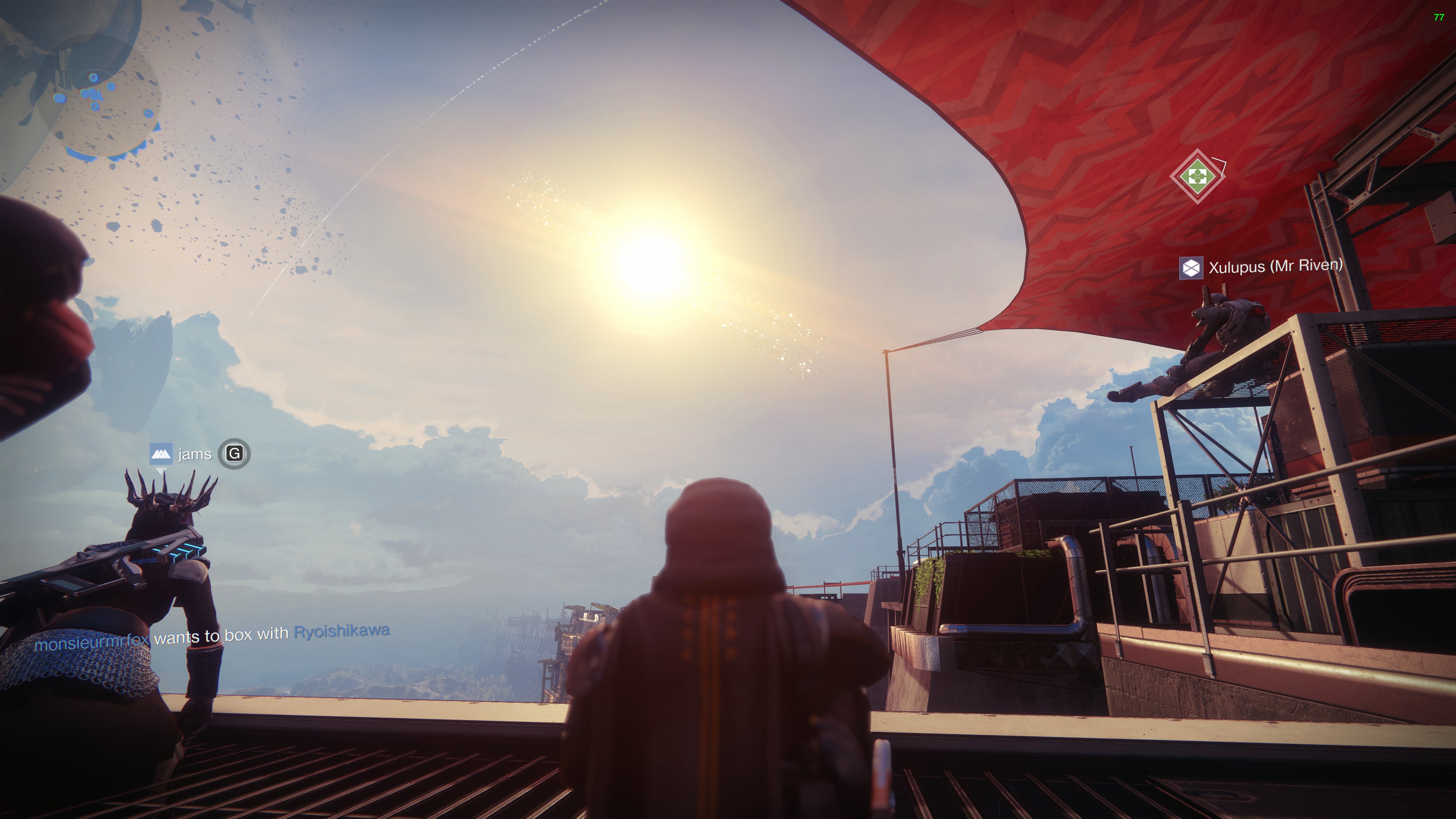Viewport: 1456px width, 819px height.
Task: Select the green diamond waypoint marker
Action: point(1196,176)
